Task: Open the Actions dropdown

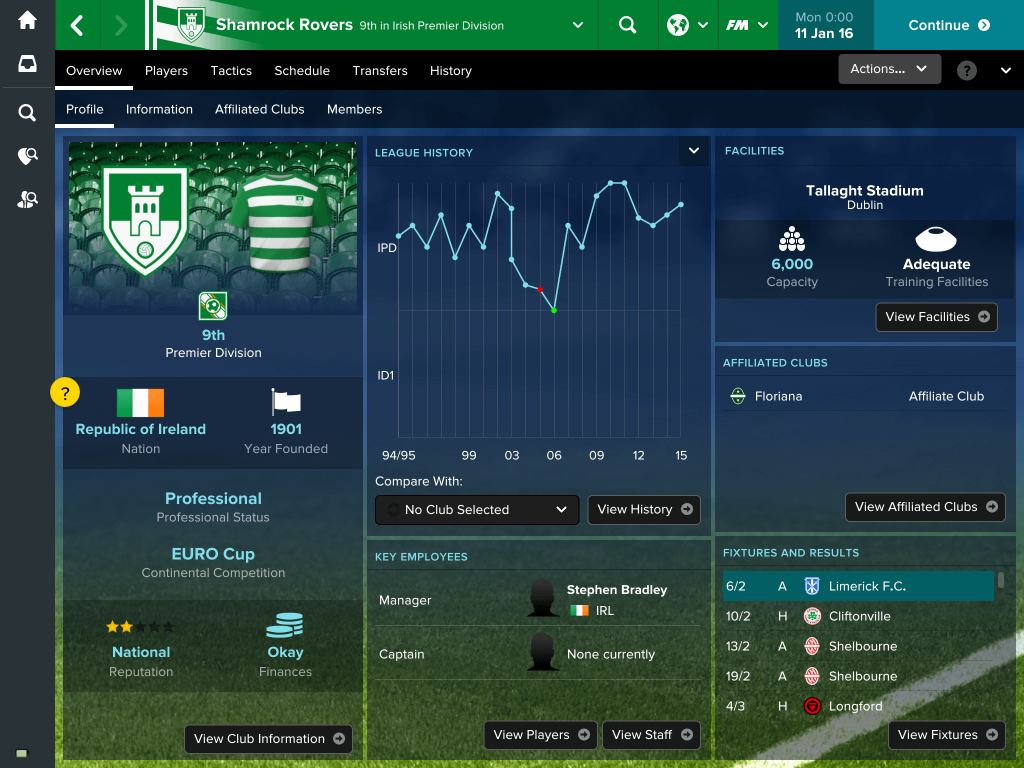Action: (x=889, y=69)
